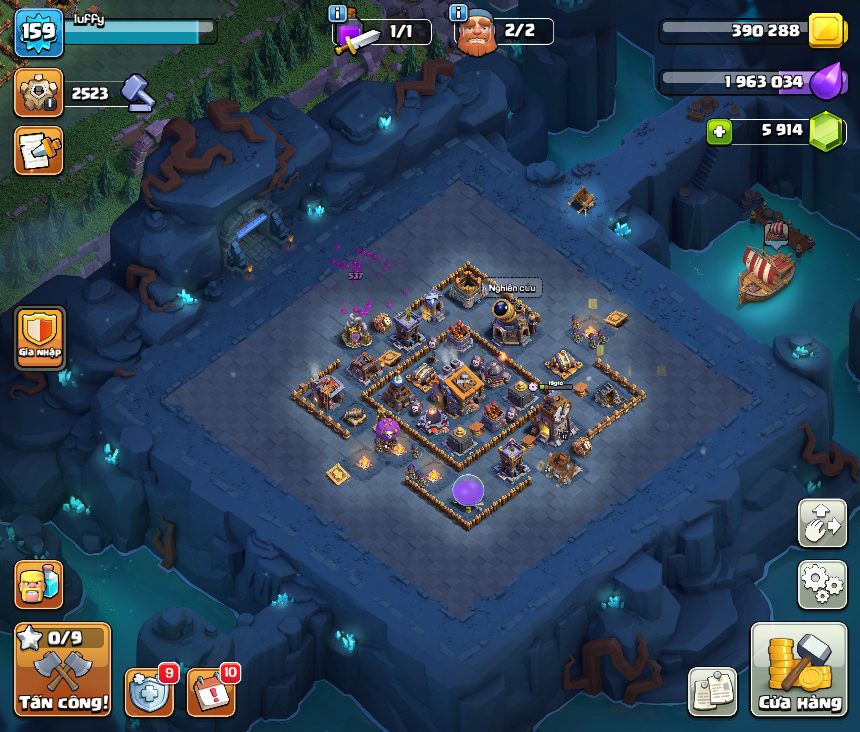Show info for the 2/2 builders

[x=459, y=14]
